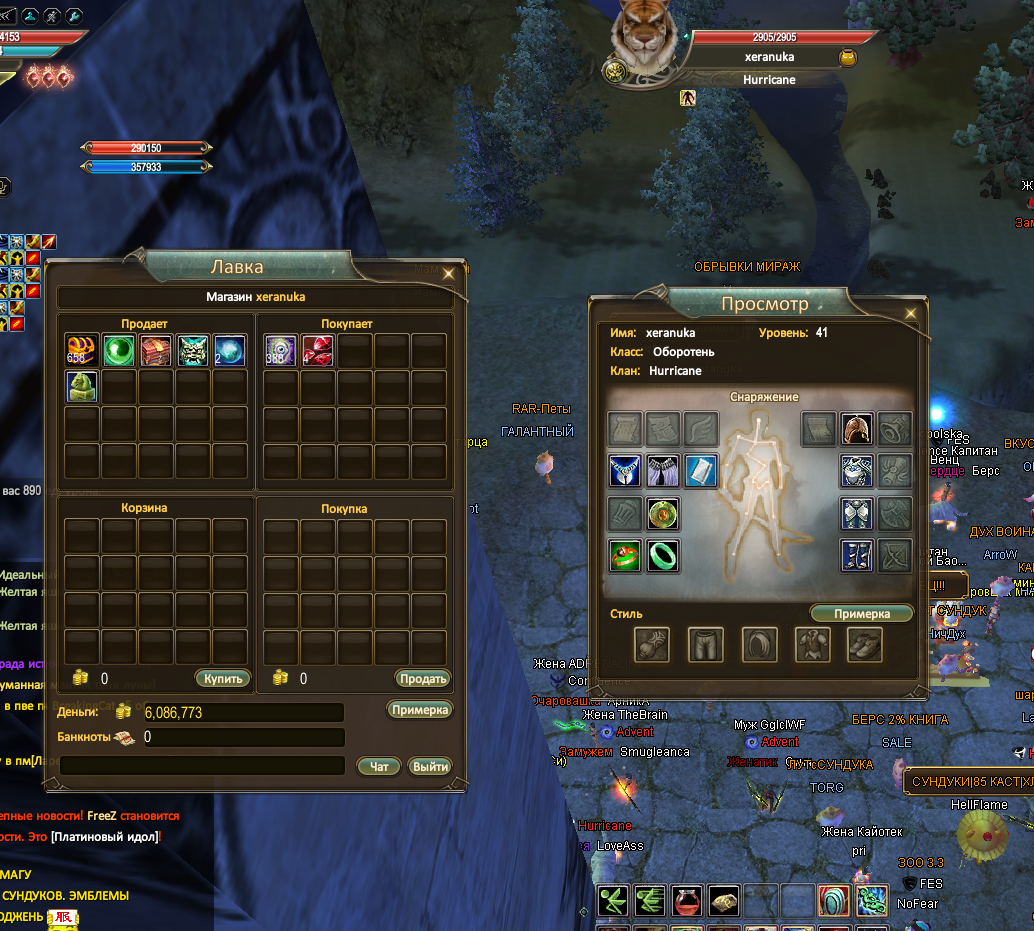Inspect the equipped brown helmet slot
This screenshot has width=1034, height=931.
coord(857,429)
